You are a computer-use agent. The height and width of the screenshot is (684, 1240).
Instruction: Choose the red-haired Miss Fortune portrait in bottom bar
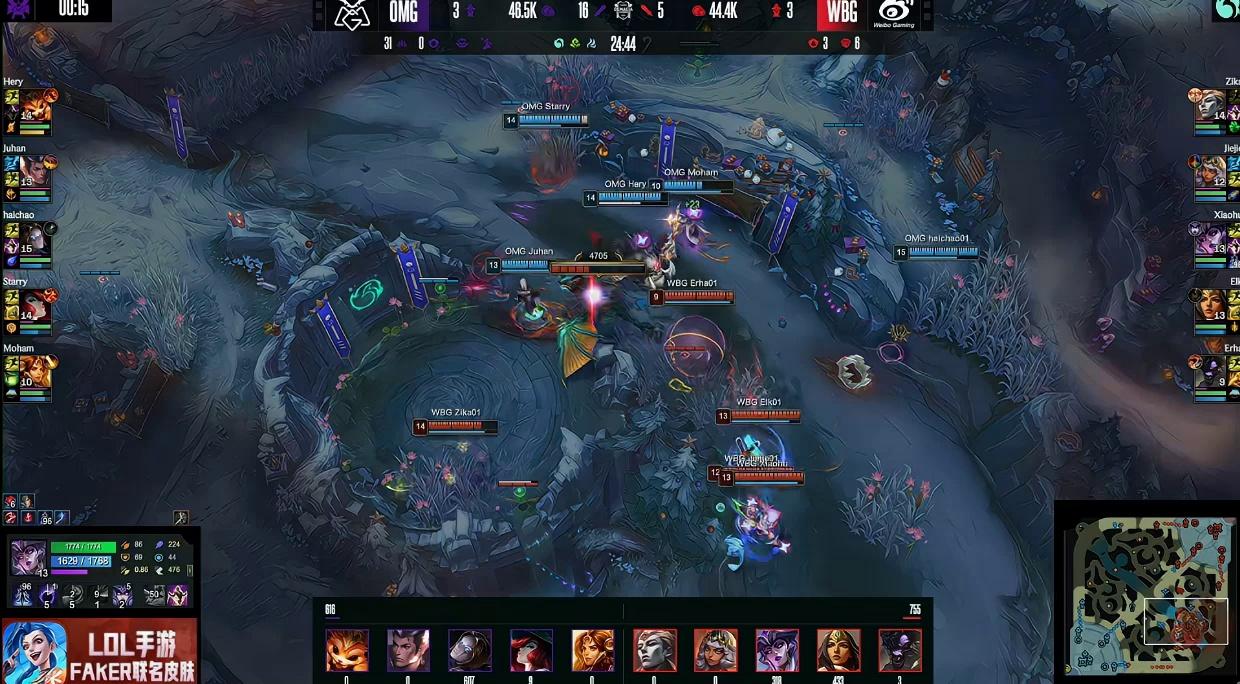[531, 650]
